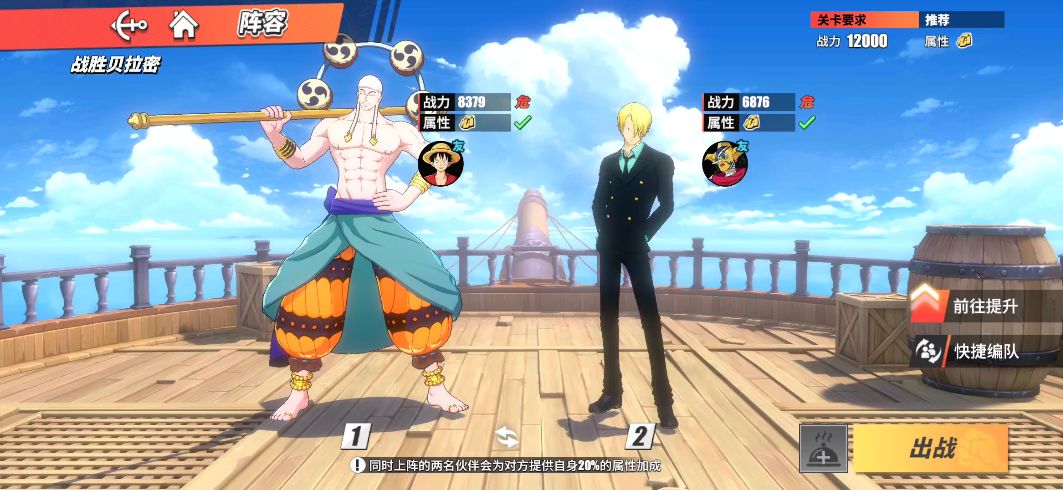Viewport: 1063px width, 490px height.
Task: Choose Luffy friend assist portrait
Action: [x=441, y=163]
